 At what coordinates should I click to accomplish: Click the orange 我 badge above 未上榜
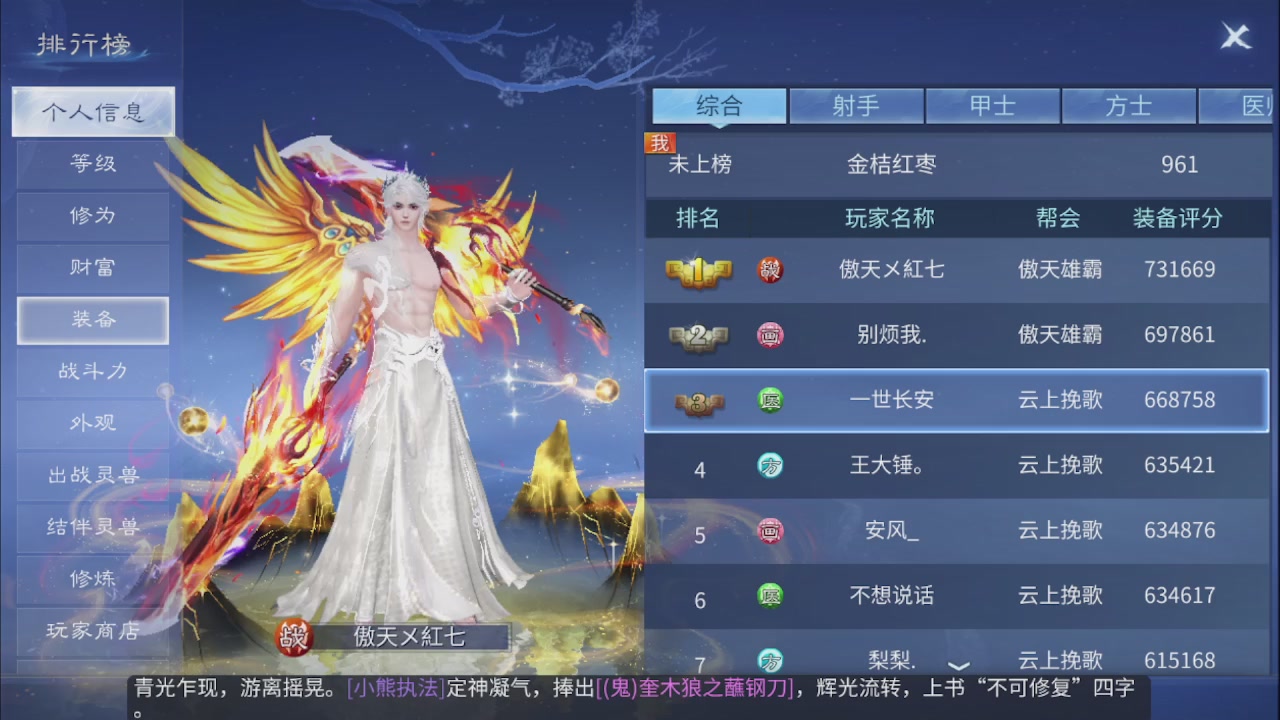click(660, 143)
